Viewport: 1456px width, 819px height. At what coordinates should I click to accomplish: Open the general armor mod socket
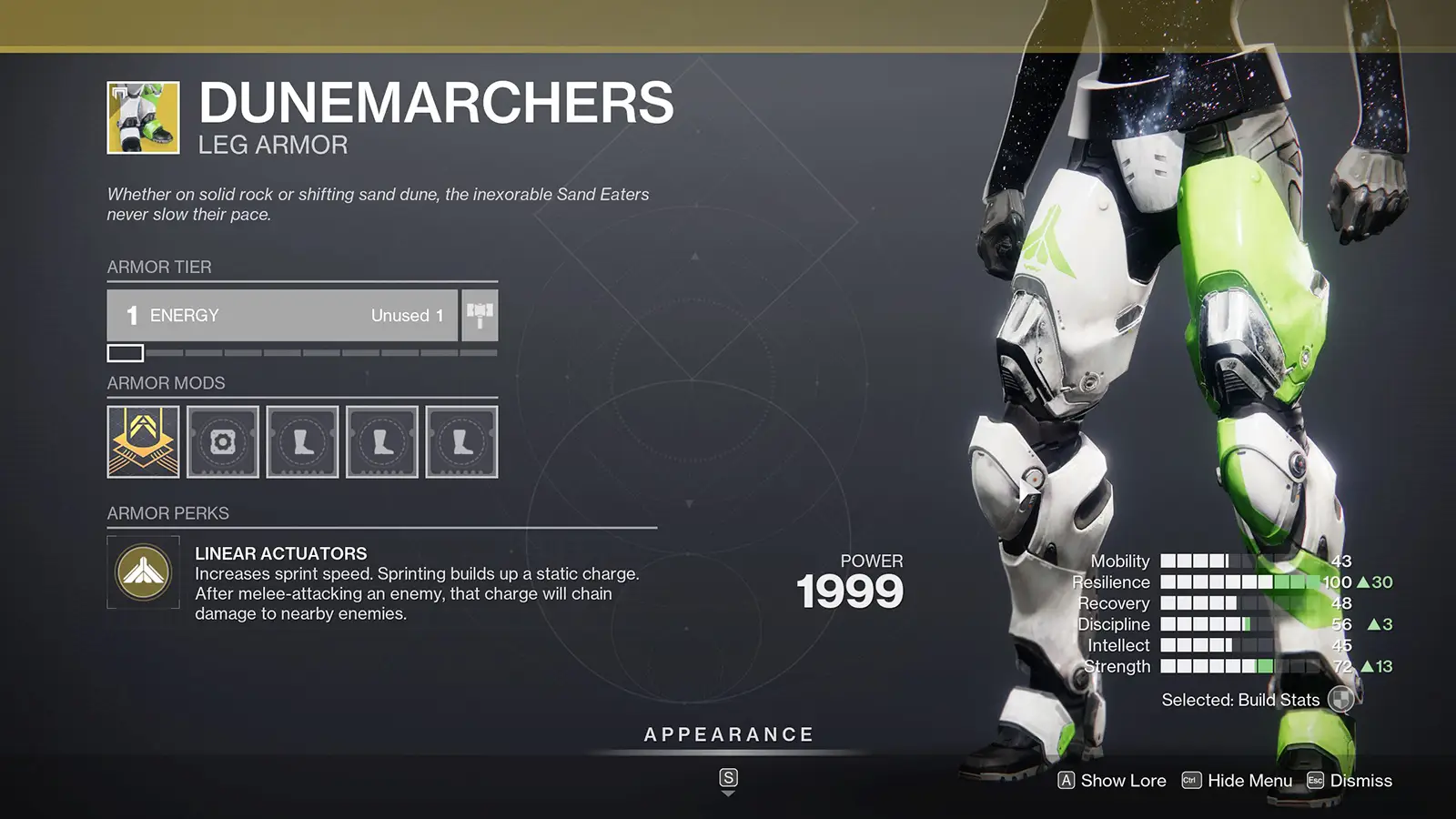[x=222, y=442]
